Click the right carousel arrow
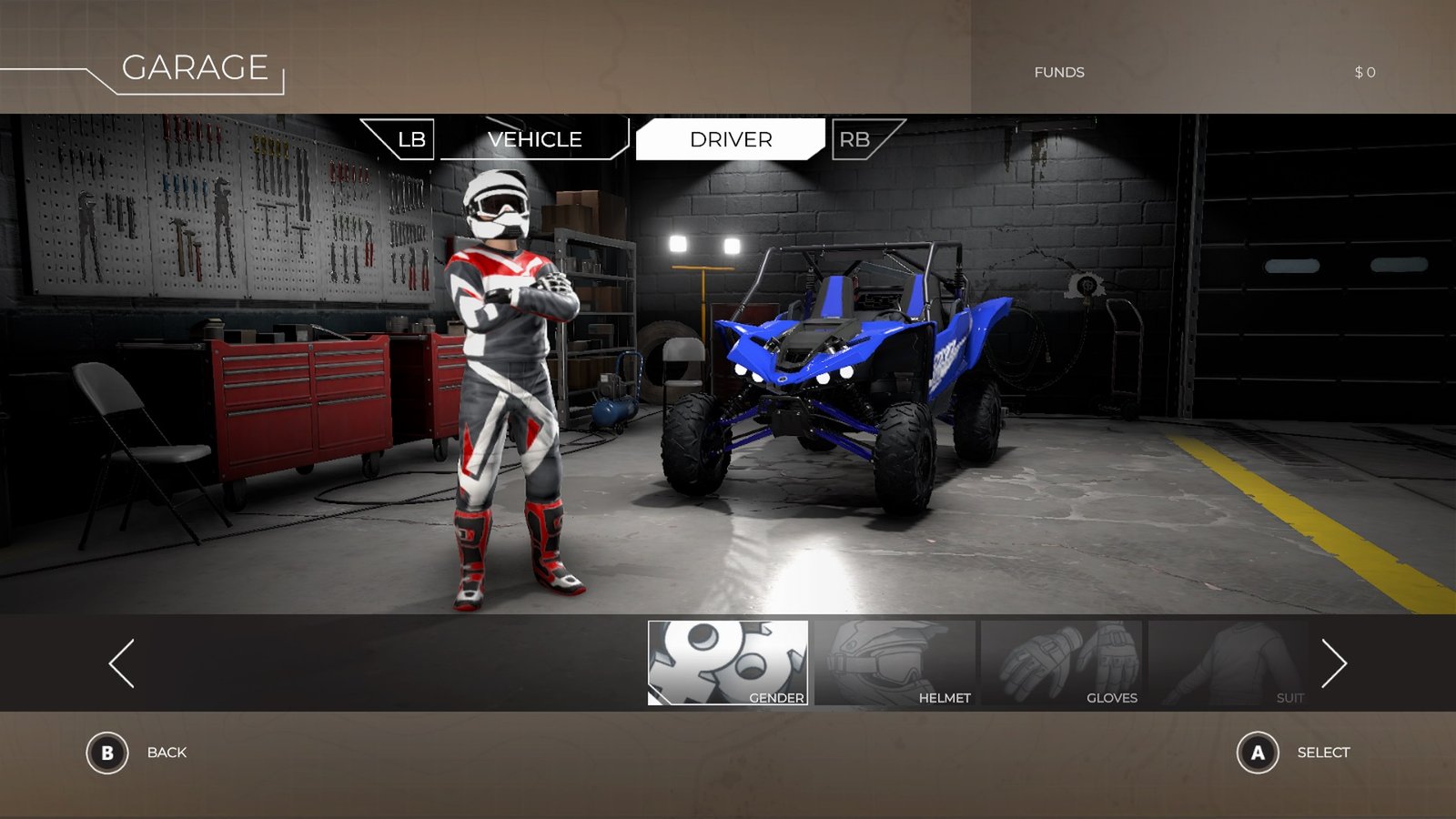The height and width of the screenshot is (819, 1456). (x=1333, y=662)
